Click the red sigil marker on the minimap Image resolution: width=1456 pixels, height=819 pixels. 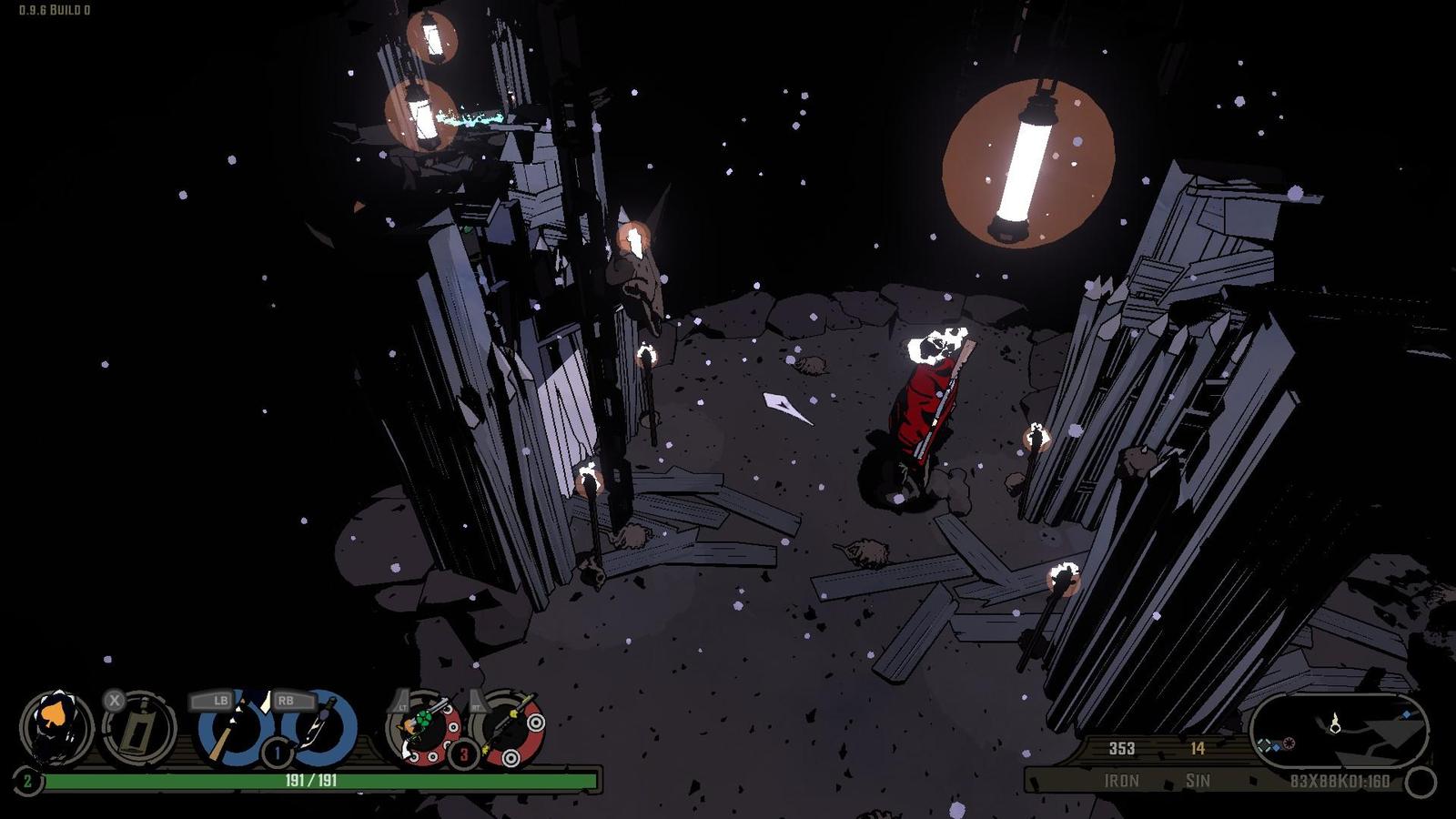1289,744
